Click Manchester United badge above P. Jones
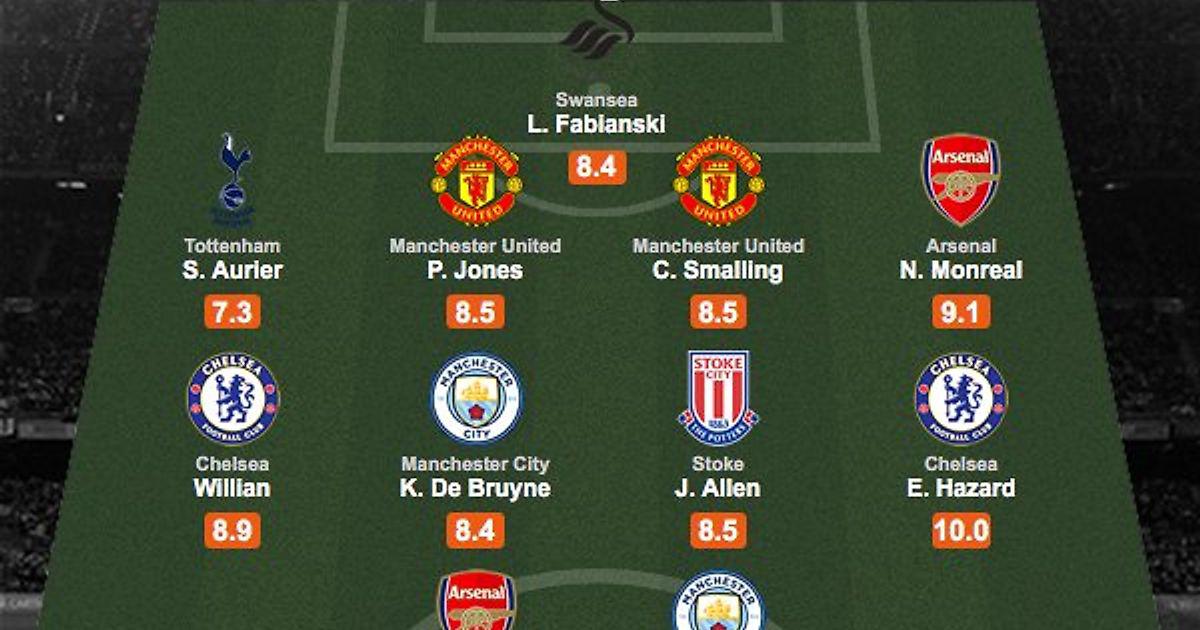The width and height of the screenshot is (1200, 630). [476, 180]
